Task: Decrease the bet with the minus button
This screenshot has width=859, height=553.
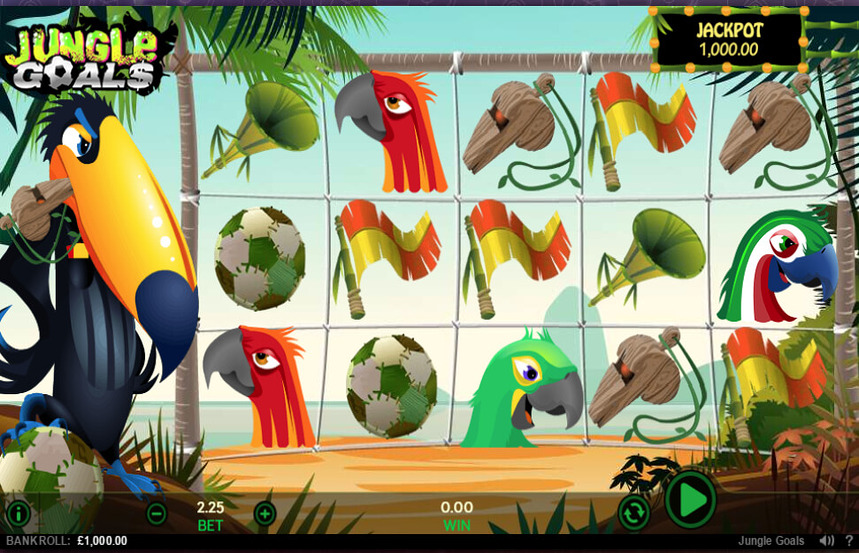Action: point(156,514)
